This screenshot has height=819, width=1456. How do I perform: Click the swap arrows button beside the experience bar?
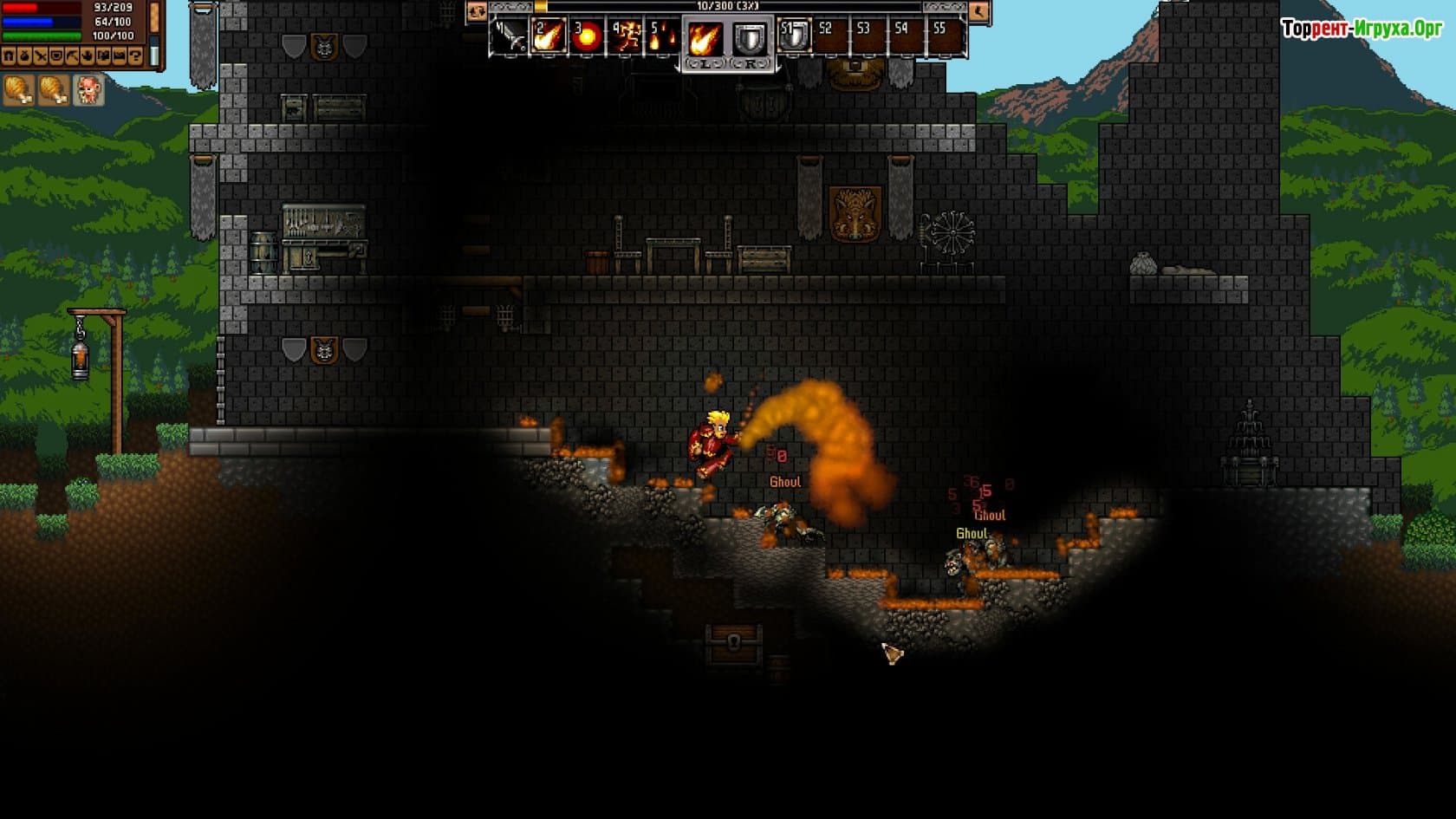pos(476,11)
